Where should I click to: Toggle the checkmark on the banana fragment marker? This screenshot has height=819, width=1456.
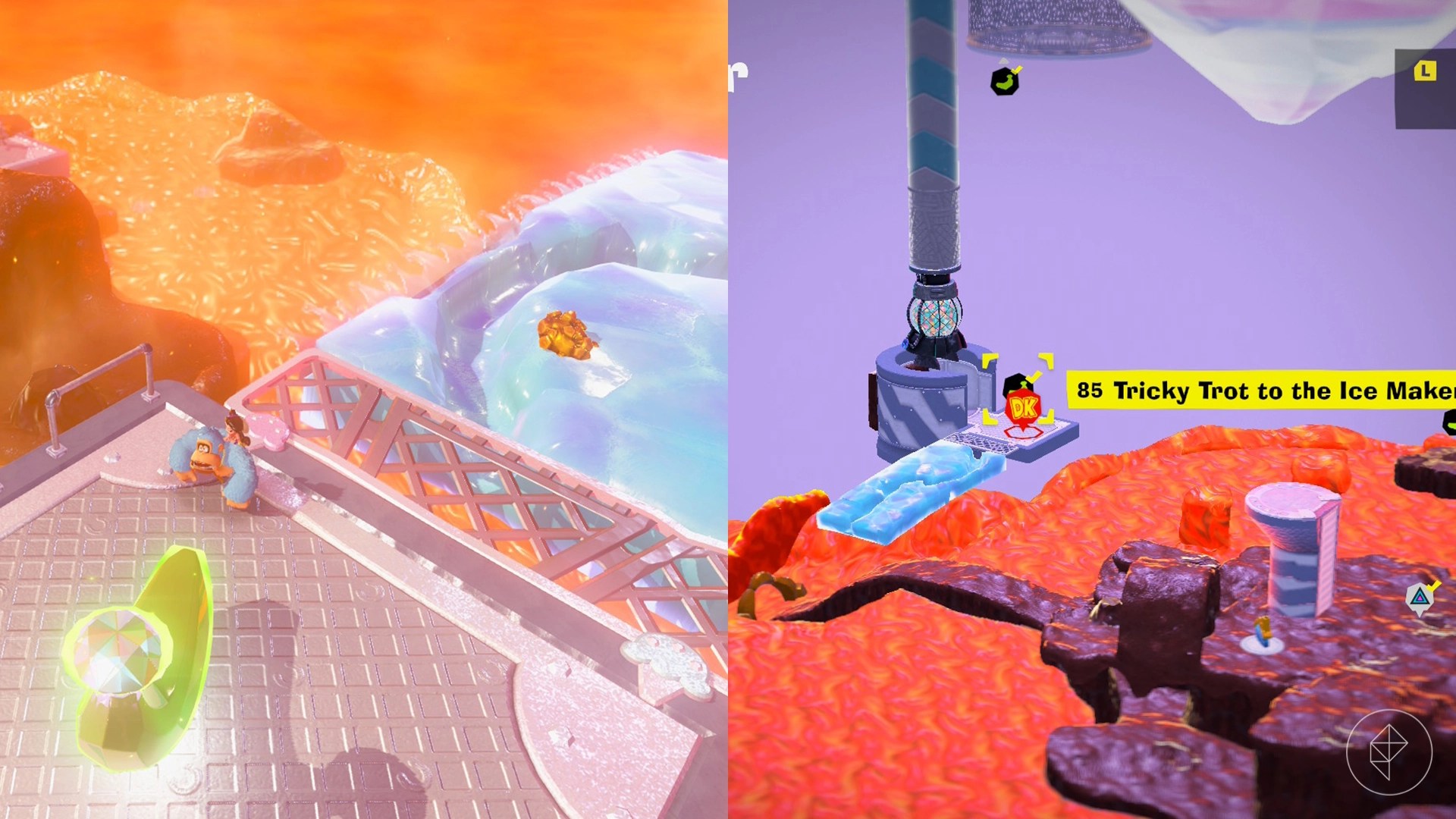(1017, 71)
